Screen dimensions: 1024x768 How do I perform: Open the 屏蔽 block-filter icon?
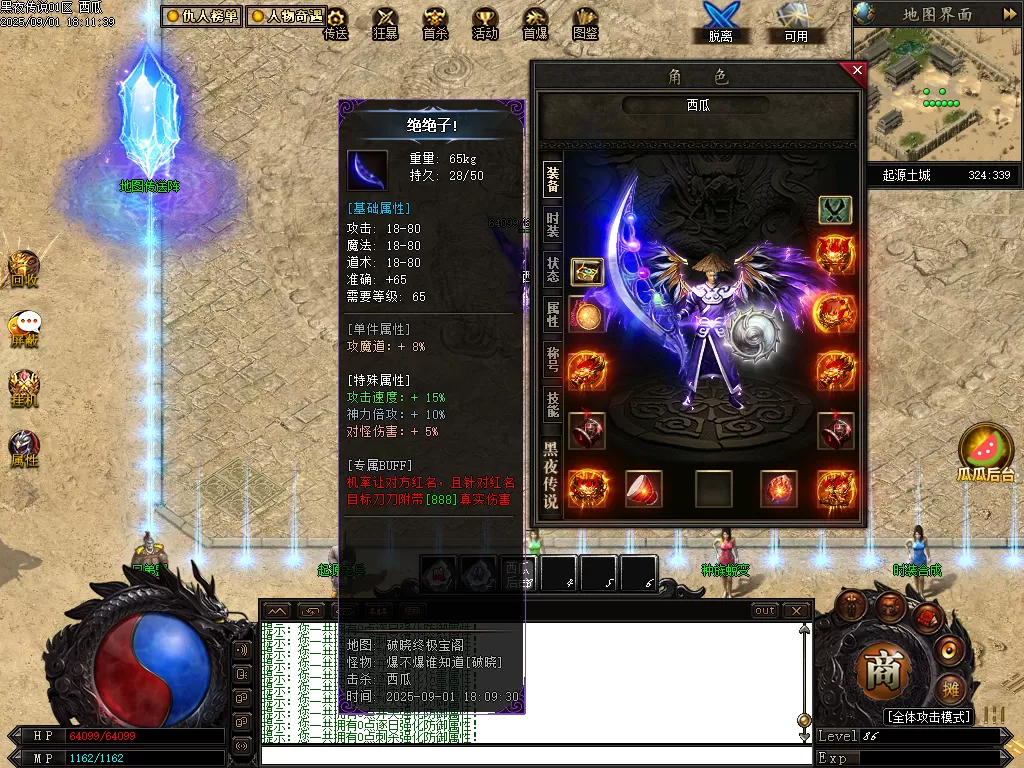[x=24, y=328]
